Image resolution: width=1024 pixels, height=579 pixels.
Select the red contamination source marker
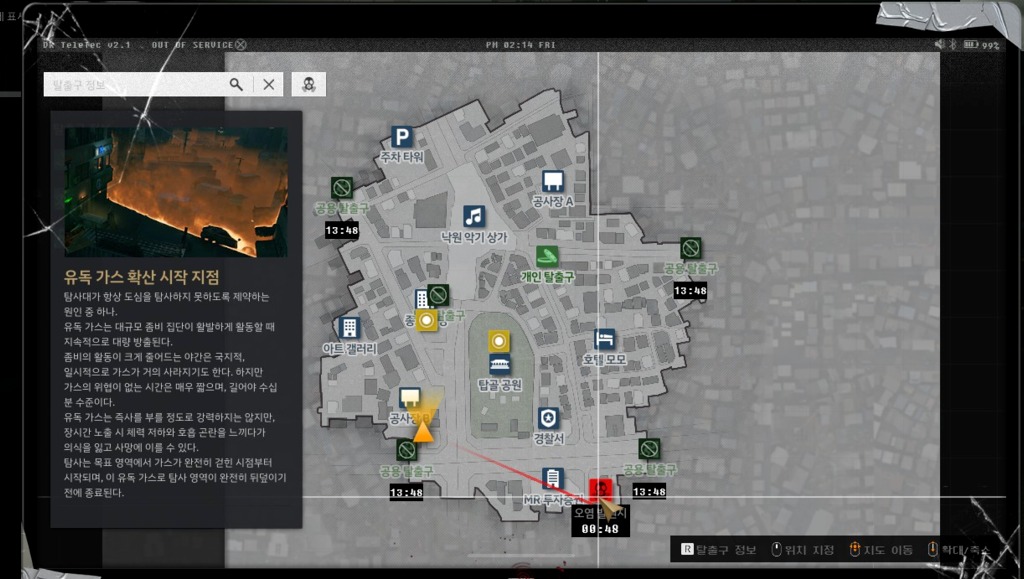[x=600, y=489]
